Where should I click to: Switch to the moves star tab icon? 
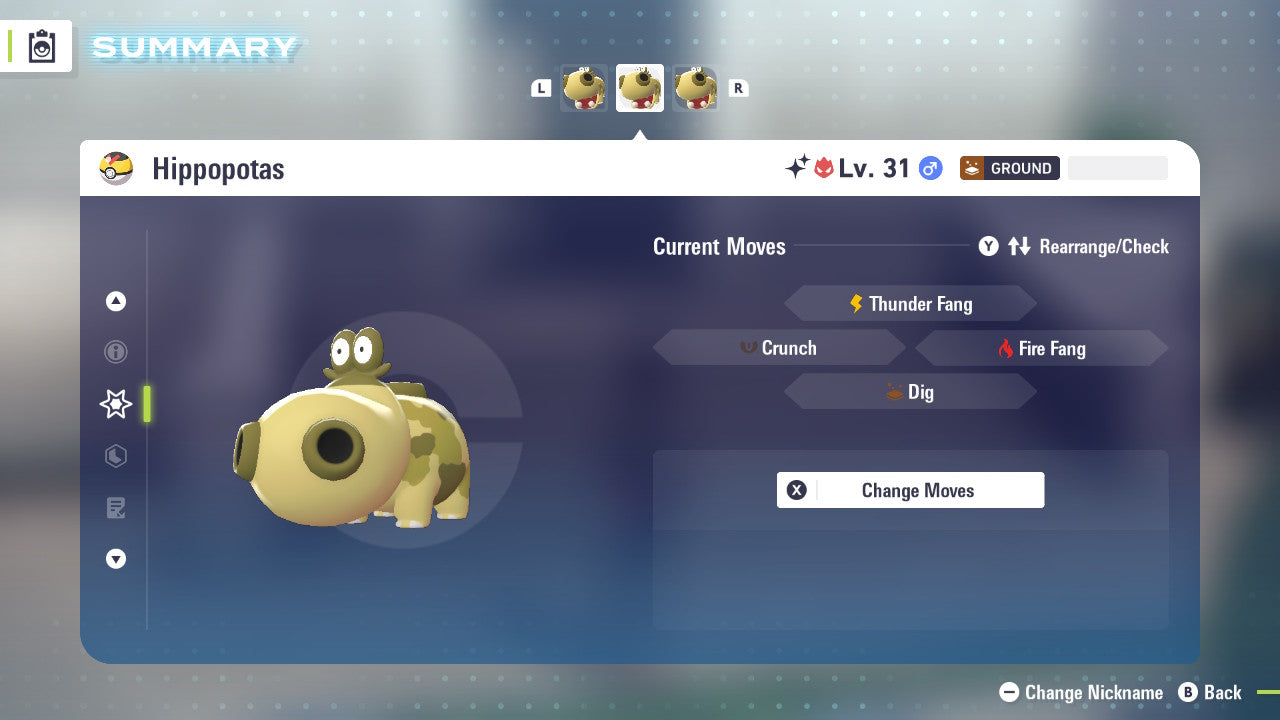click(x=116, y=404)
